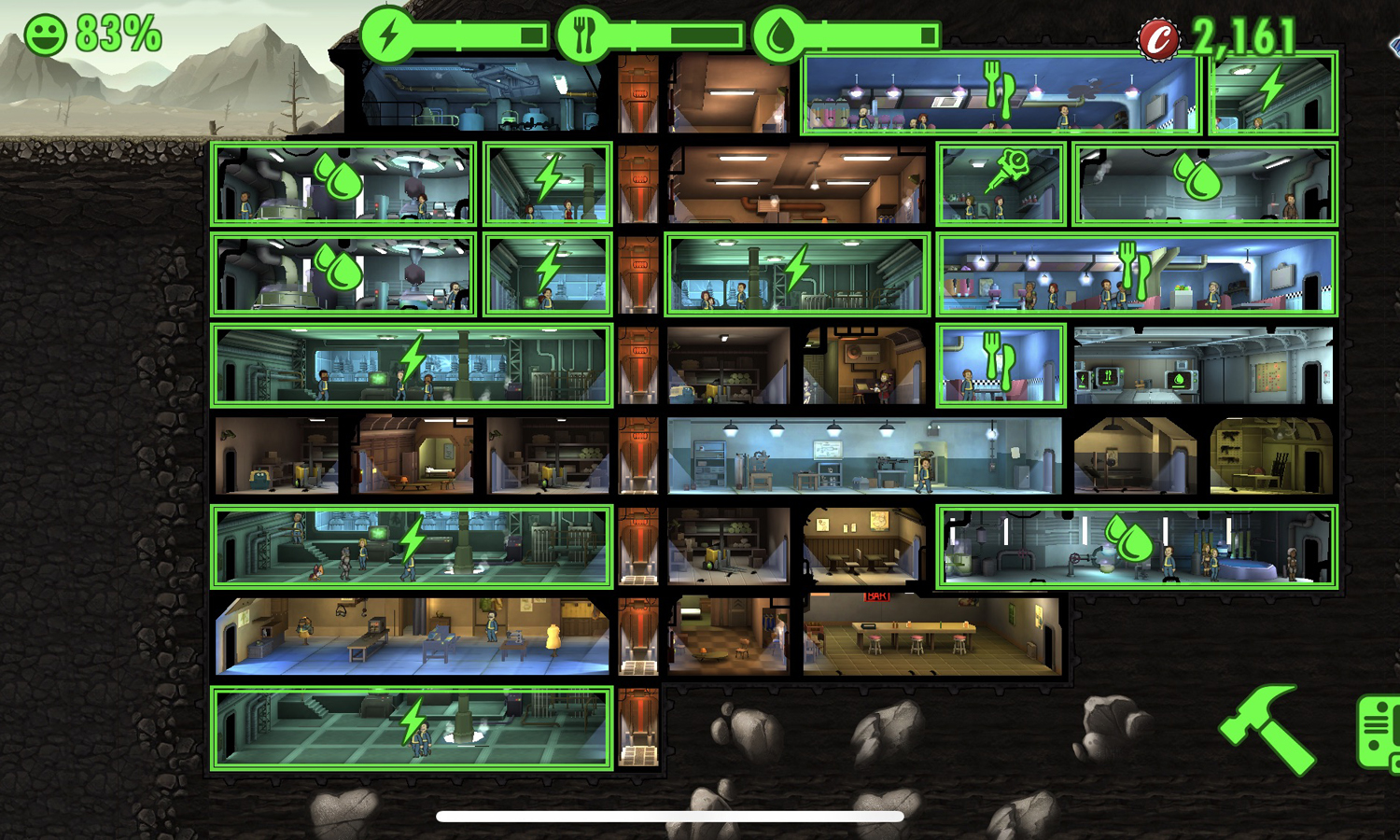Collect food from the top-right Diner
The width and height of the screenshot is (1400, 840).
point(1001,93)
